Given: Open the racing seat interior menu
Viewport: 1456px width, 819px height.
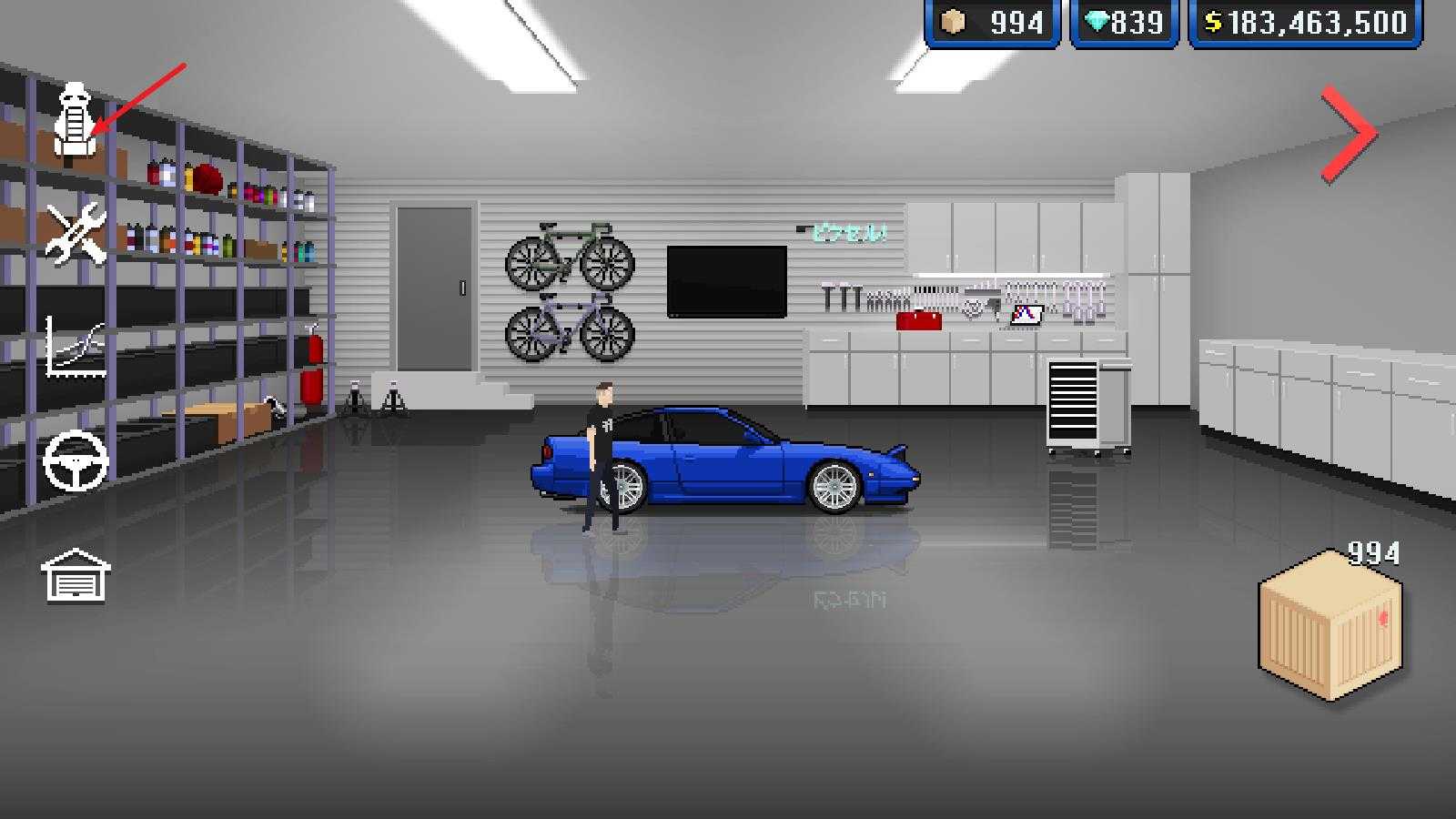Looking at the screenshot, I should tap(73, 123).
